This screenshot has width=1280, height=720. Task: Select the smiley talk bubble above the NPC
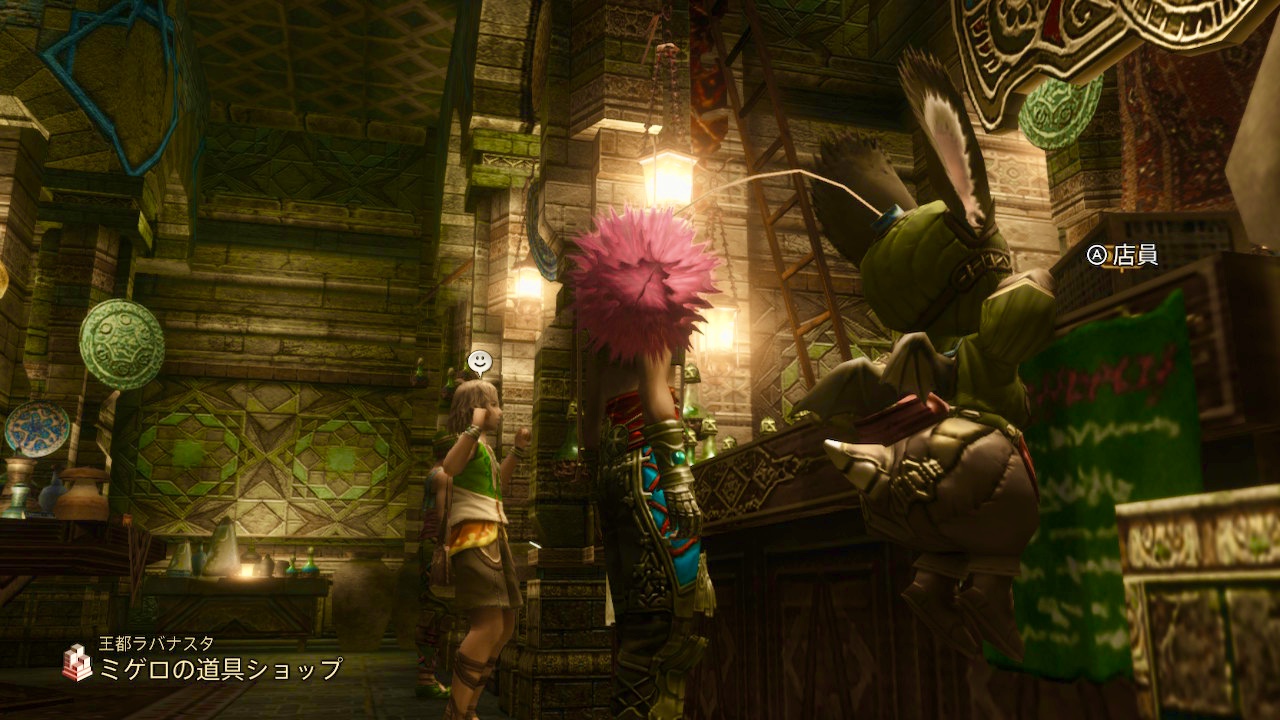click(481, 361)
